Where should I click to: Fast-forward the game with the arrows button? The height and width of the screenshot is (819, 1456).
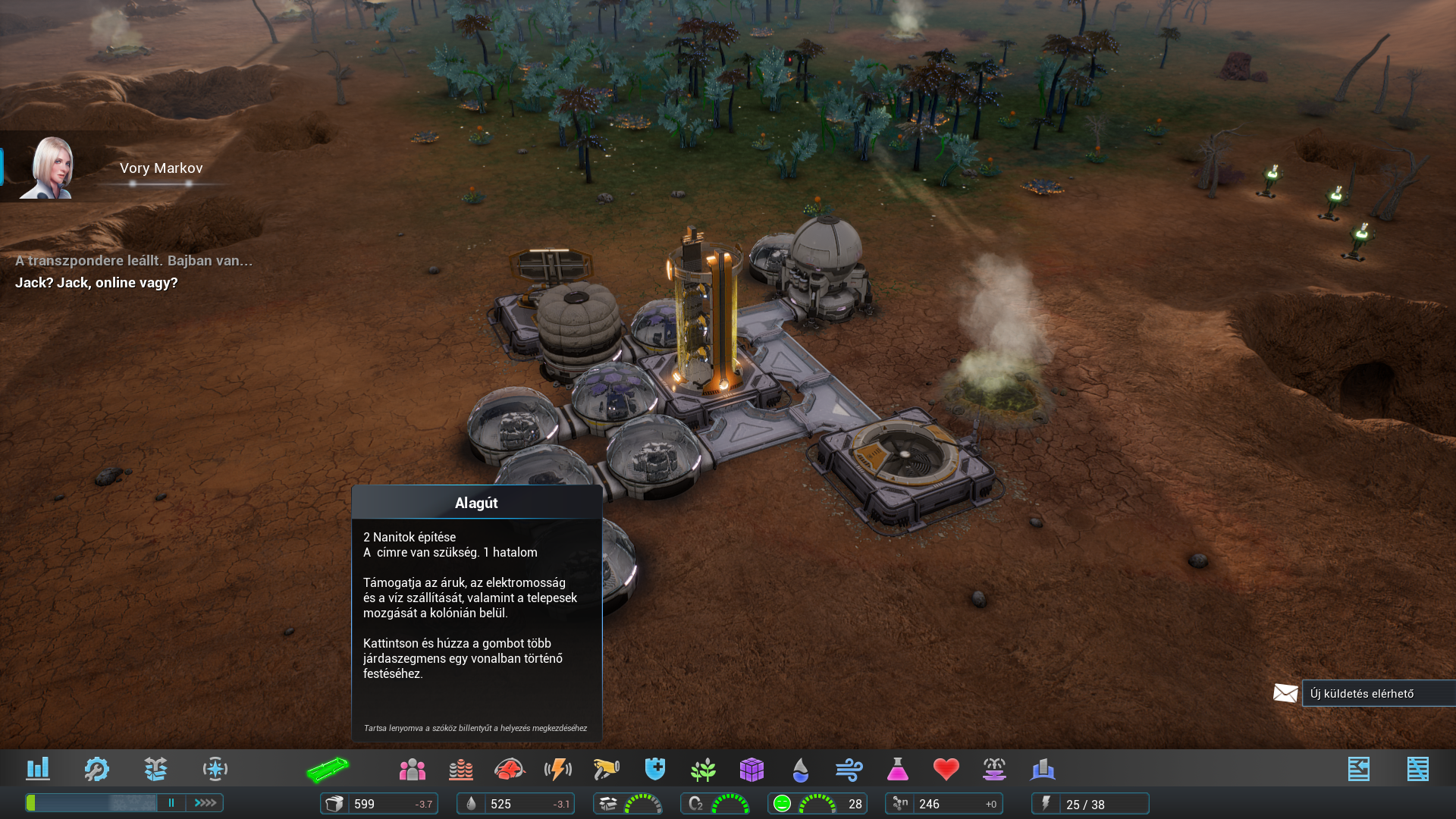click(206, 802)
